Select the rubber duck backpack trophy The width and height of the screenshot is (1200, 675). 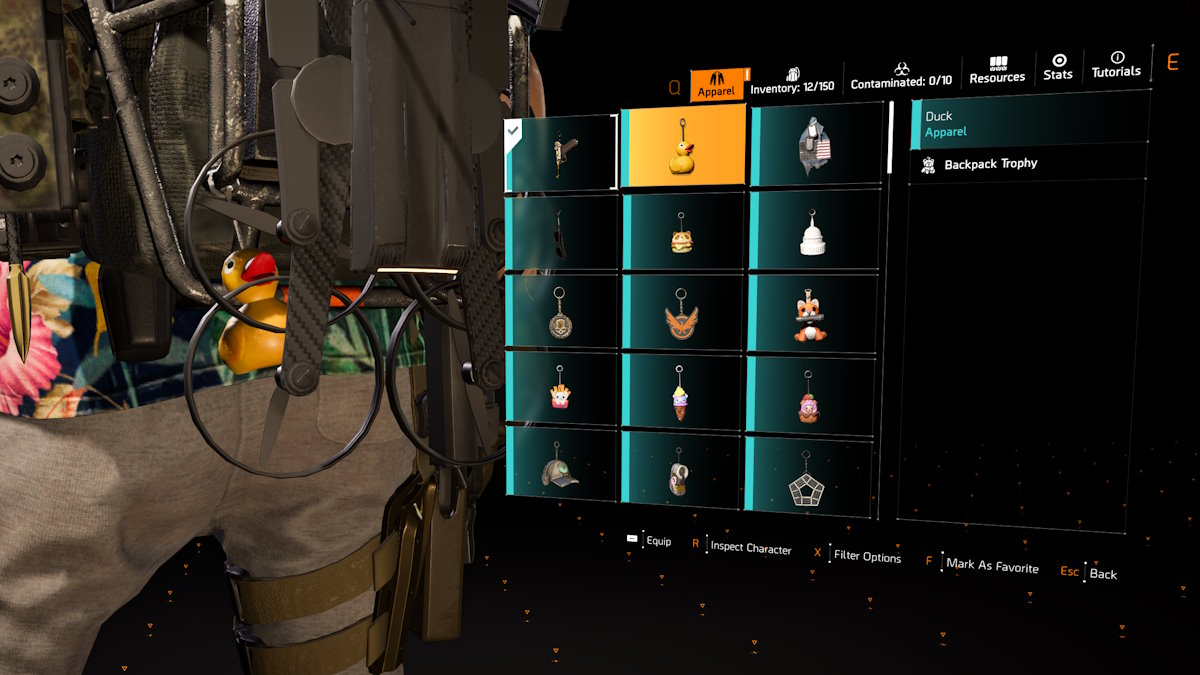click(683, 147)
